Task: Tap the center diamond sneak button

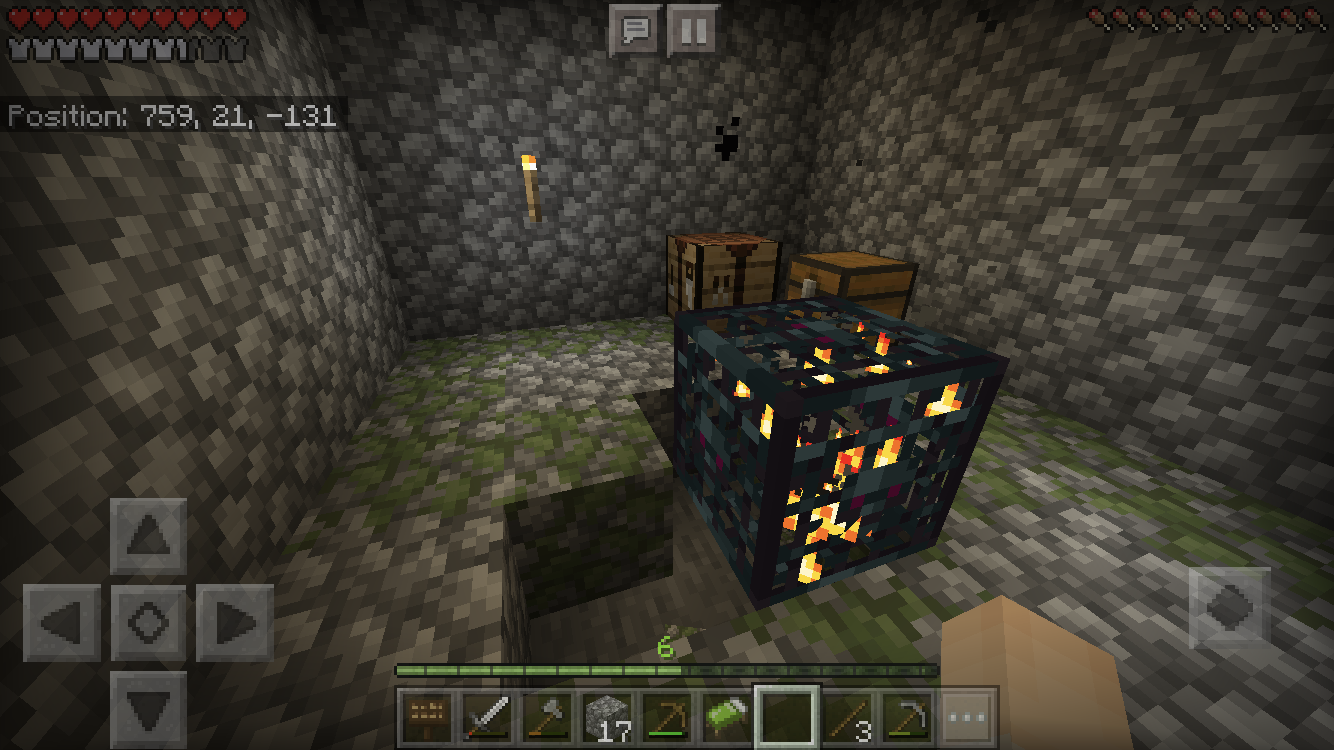Action: click(x=149, y=623)
